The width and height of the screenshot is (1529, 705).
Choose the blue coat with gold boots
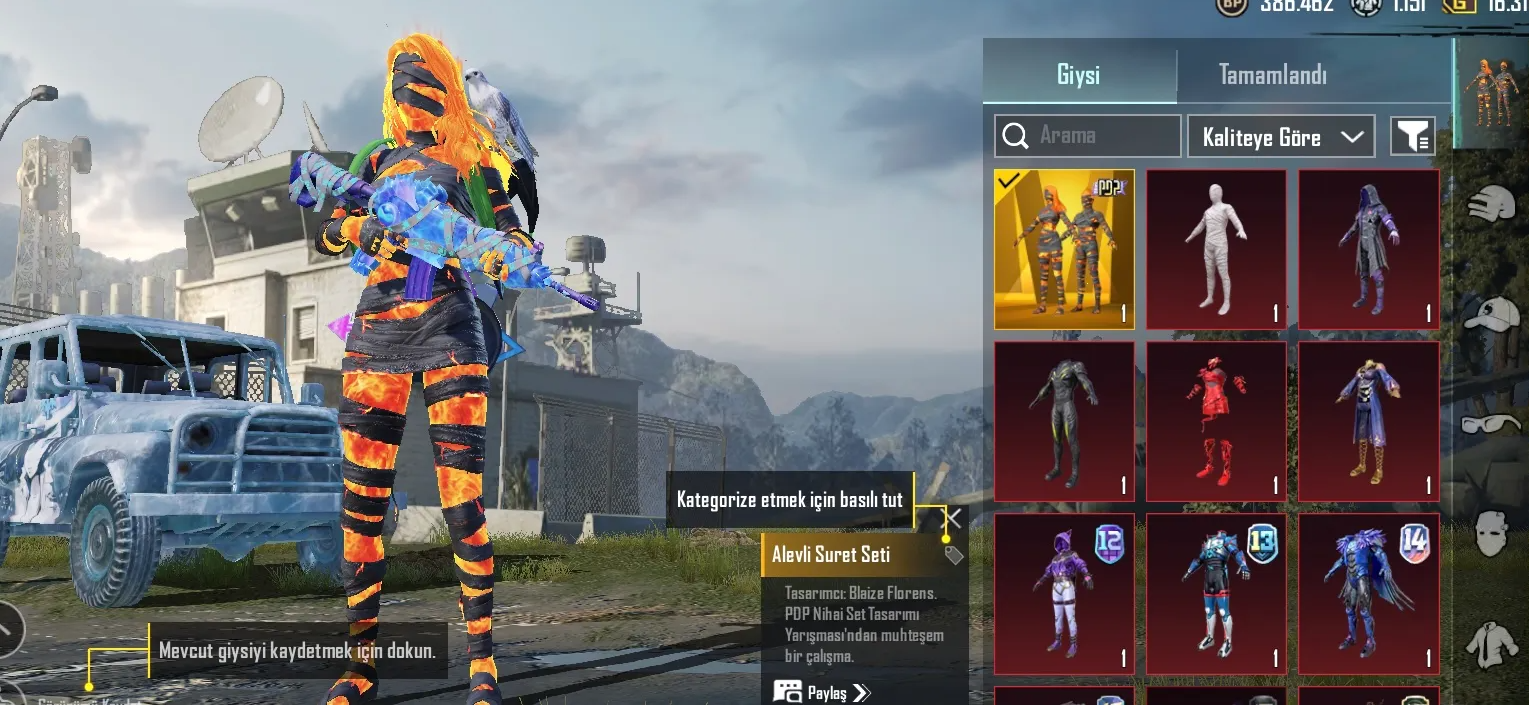[1368, 421]
